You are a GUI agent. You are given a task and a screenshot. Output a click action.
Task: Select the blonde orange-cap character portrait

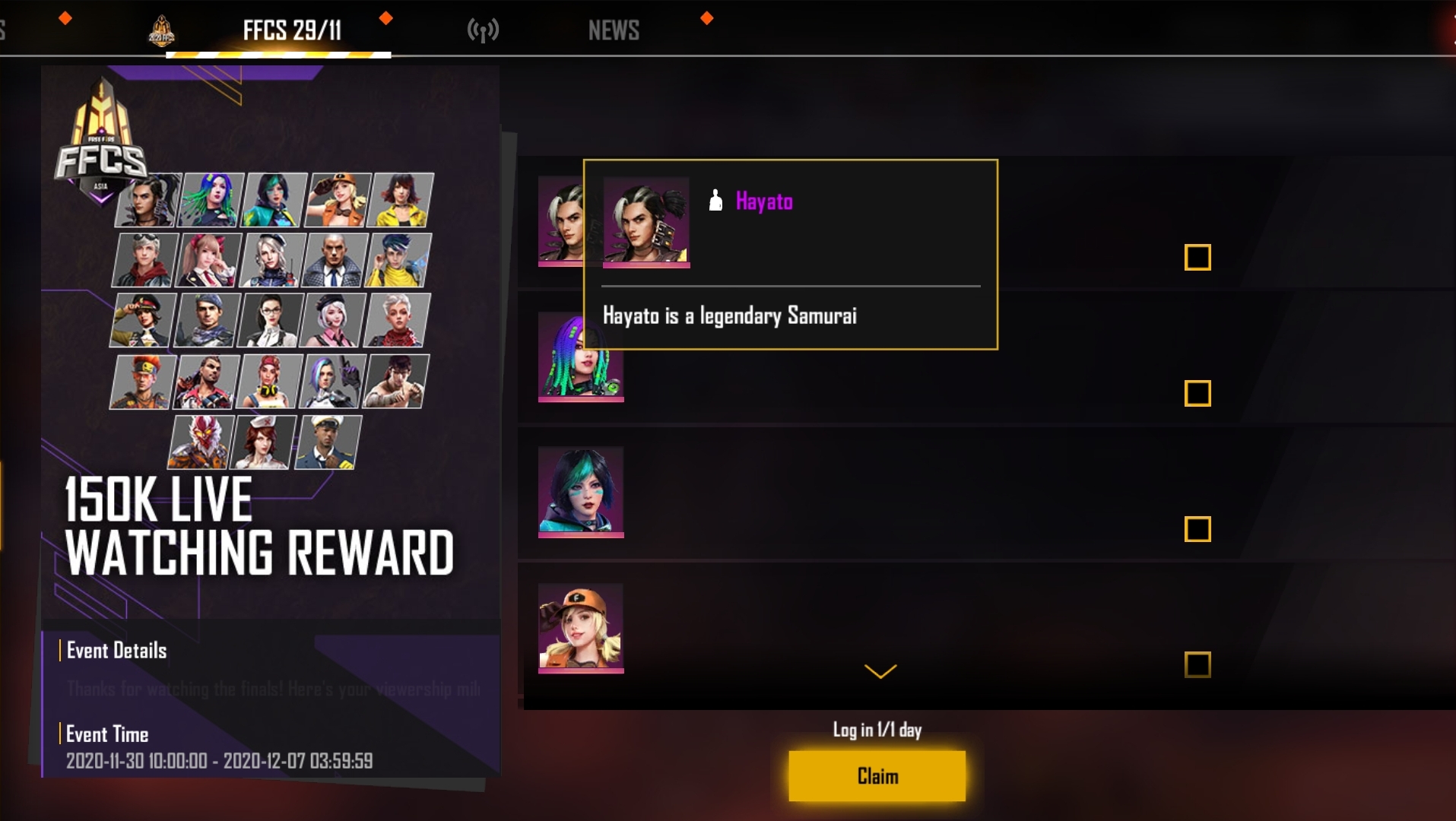[x=581, y=627]
